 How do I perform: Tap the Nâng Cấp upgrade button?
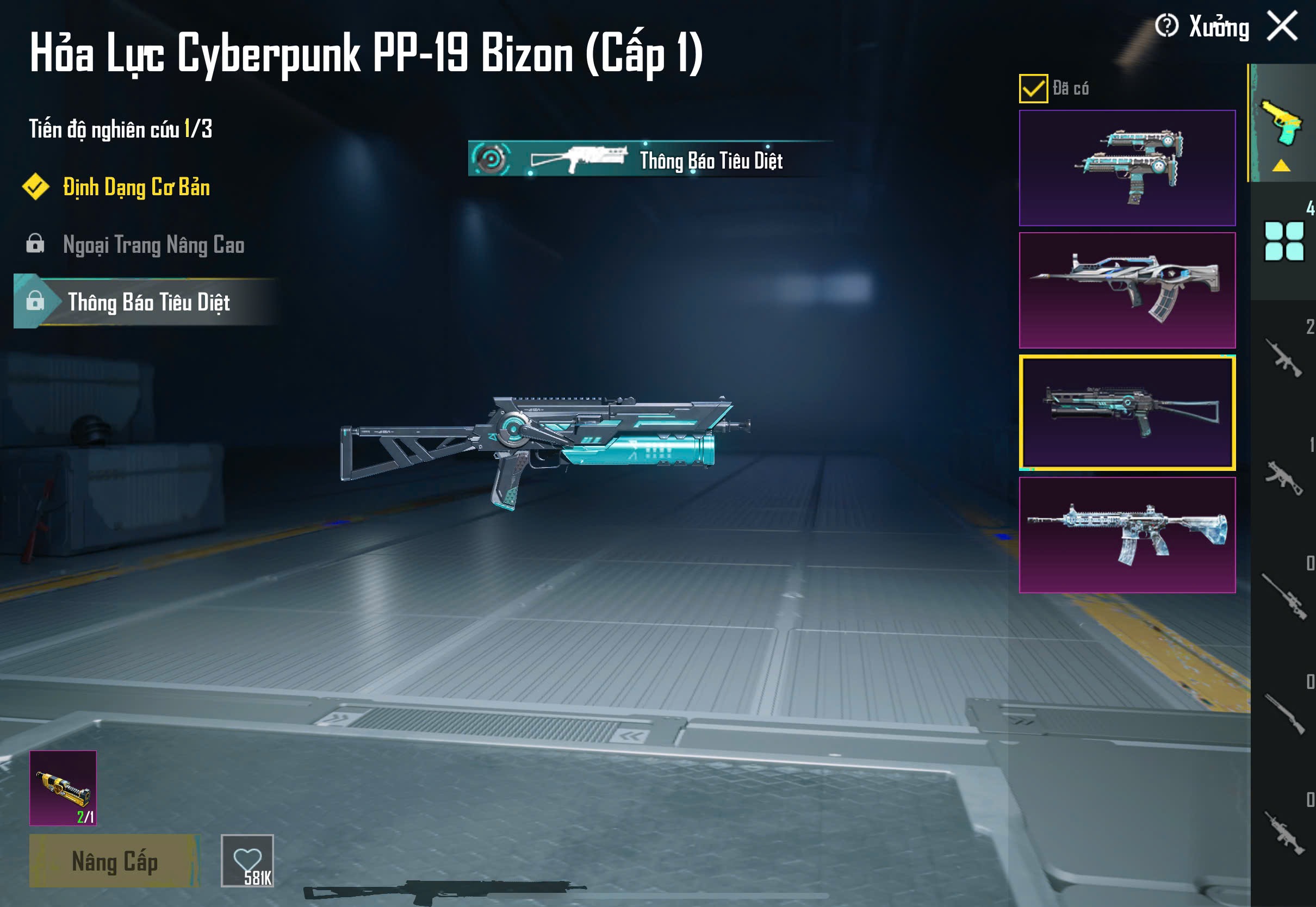click(114, 860)
